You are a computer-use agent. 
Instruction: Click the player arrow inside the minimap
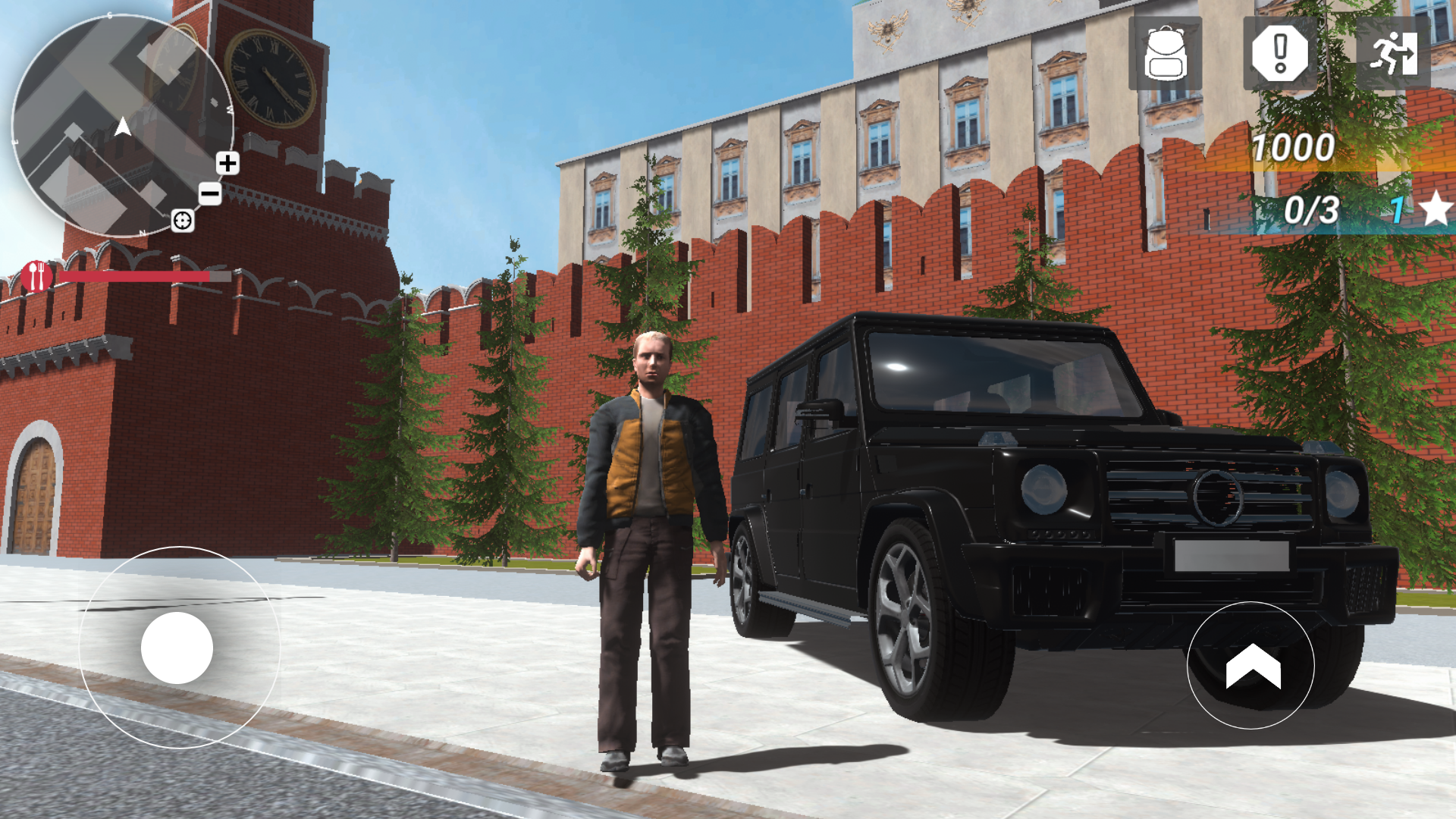click(121, 127)
